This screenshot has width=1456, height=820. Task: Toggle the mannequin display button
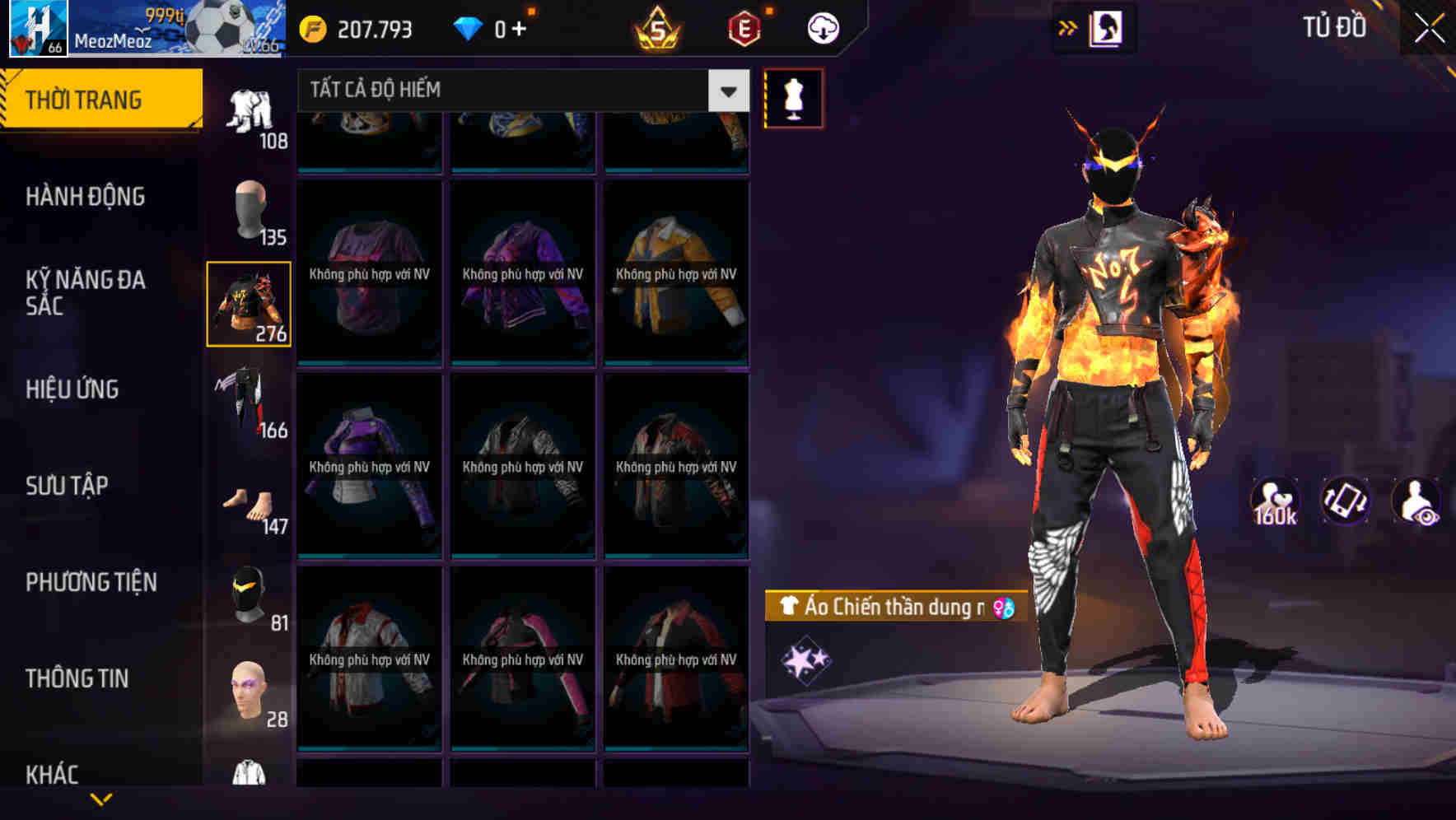pyautogui.click(x=794, y=98)
